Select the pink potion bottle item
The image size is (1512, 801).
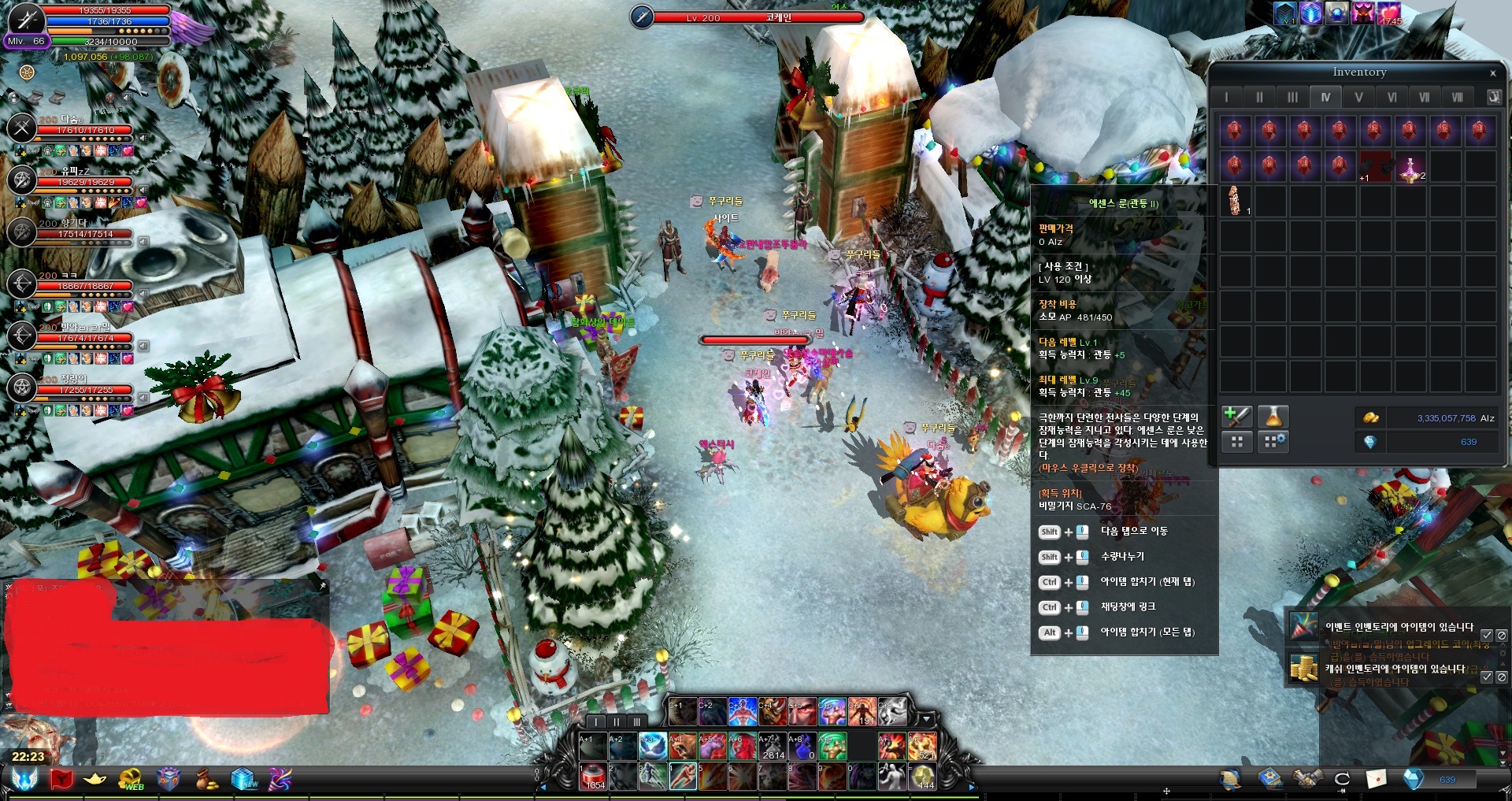[1410, 168]
